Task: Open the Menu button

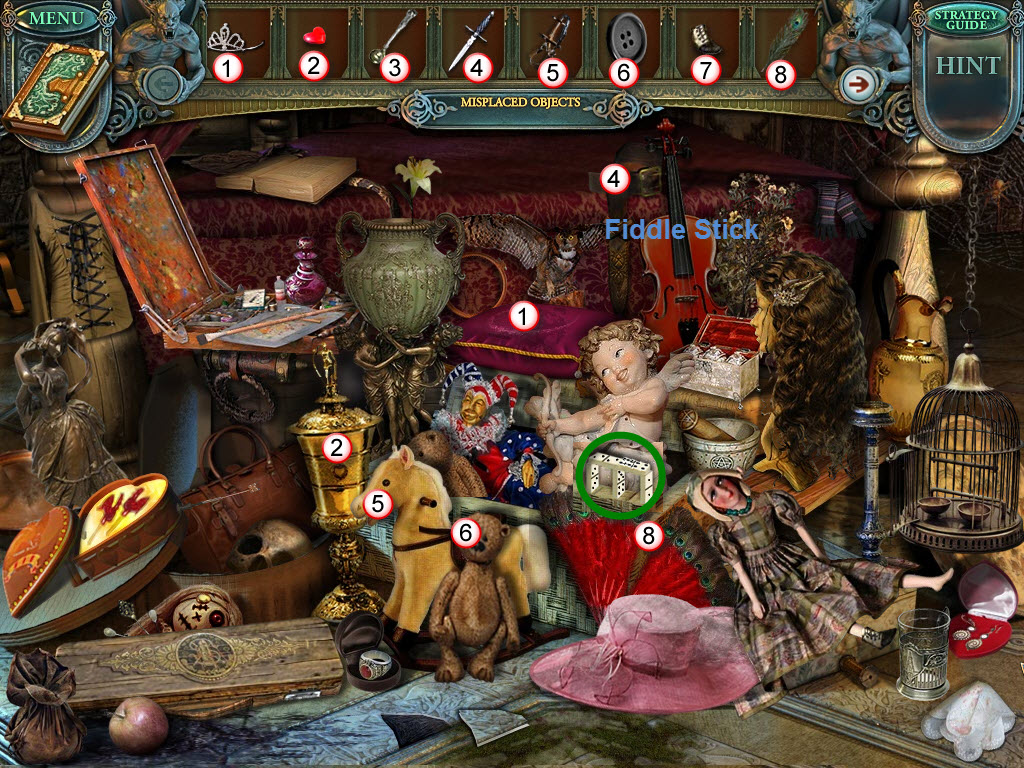Action: point(57,19)
